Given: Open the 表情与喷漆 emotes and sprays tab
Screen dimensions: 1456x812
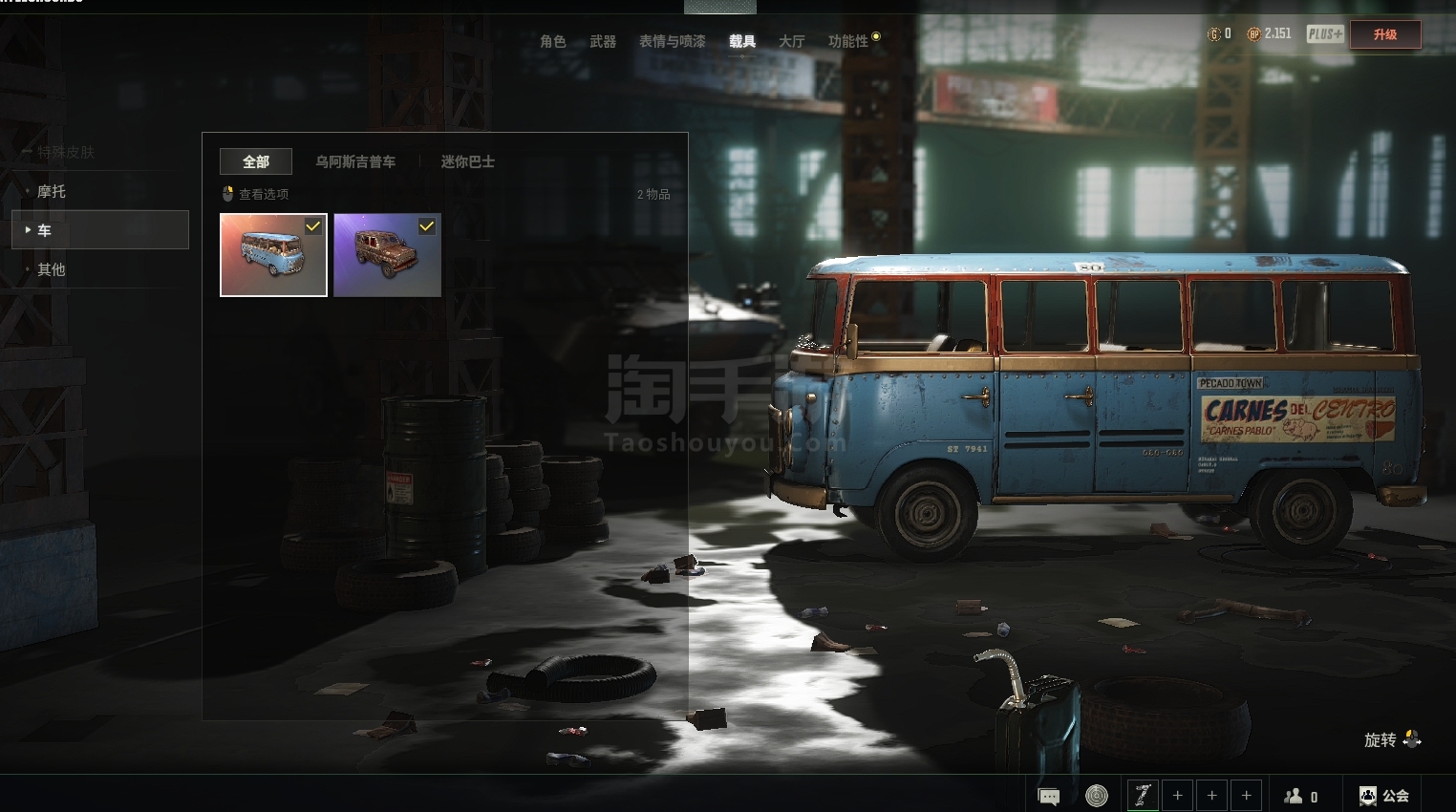Looking at the screenshot, I should tap(673, 41).
